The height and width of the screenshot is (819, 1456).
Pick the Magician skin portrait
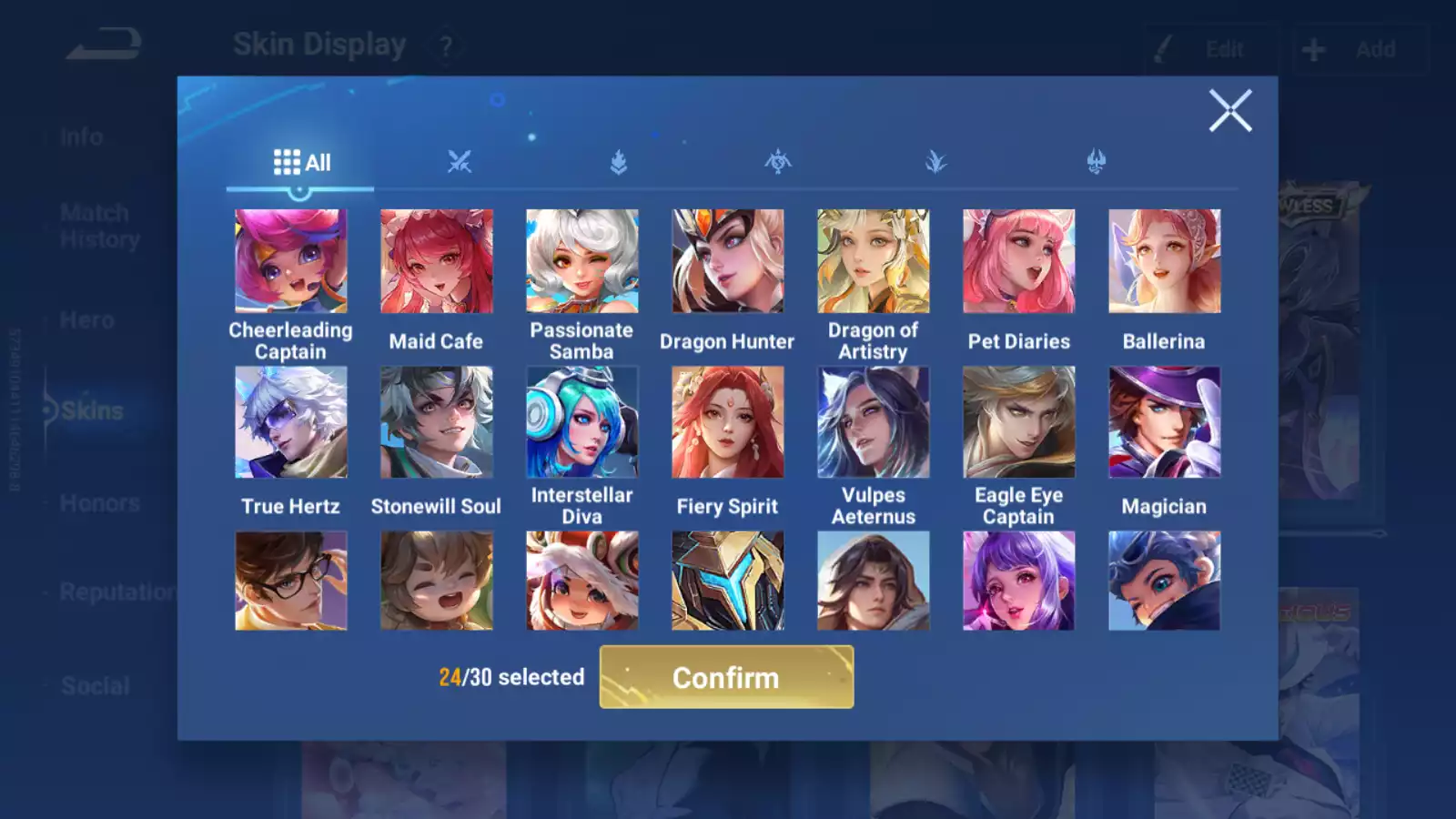click(x=1164, y=422)
